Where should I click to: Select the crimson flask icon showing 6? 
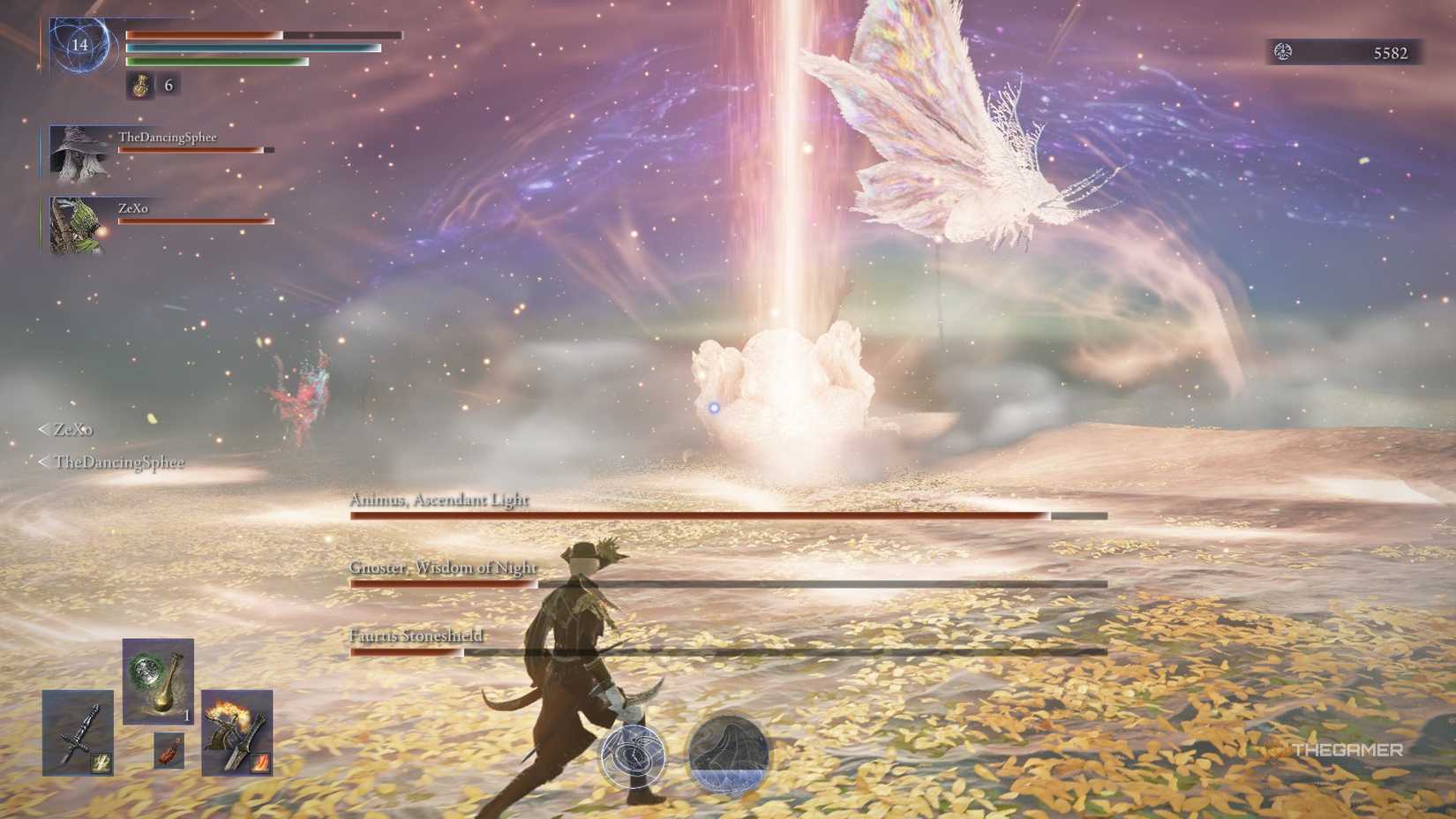click(139, 86)
